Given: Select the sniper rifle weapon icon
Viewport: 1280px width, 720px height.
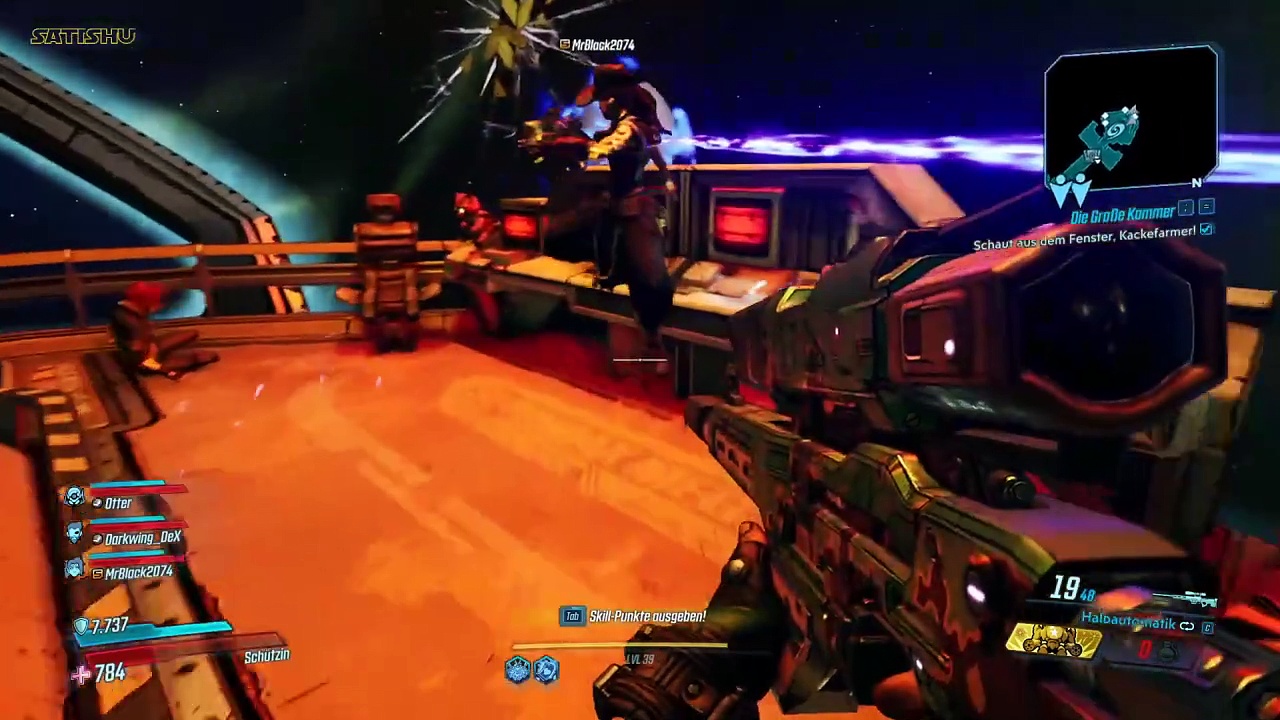Looking at the screenshot, I should coord(1187,599).
